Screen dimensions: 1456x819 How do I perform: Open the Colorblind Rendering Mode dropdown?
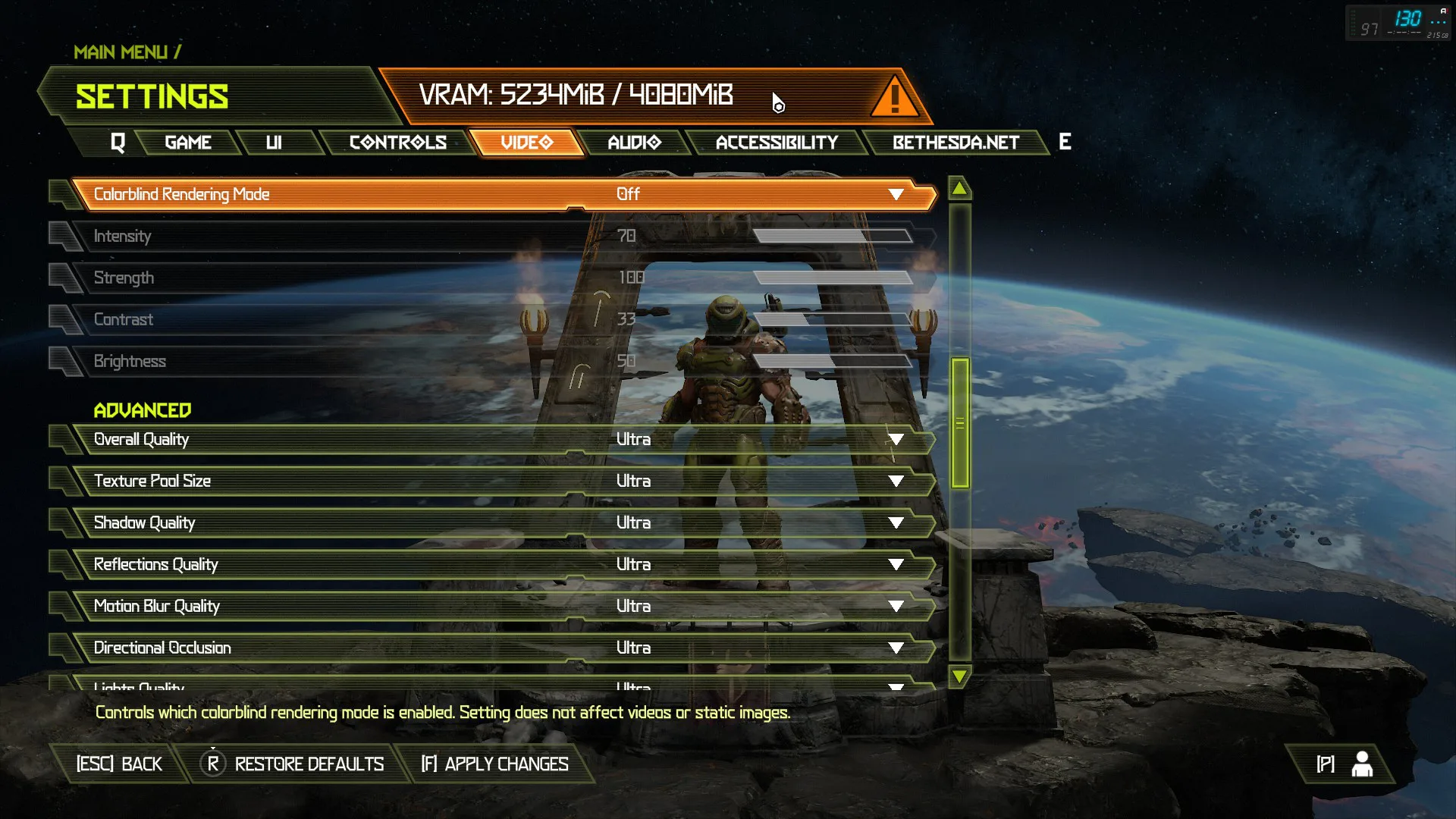coord(896,195)
